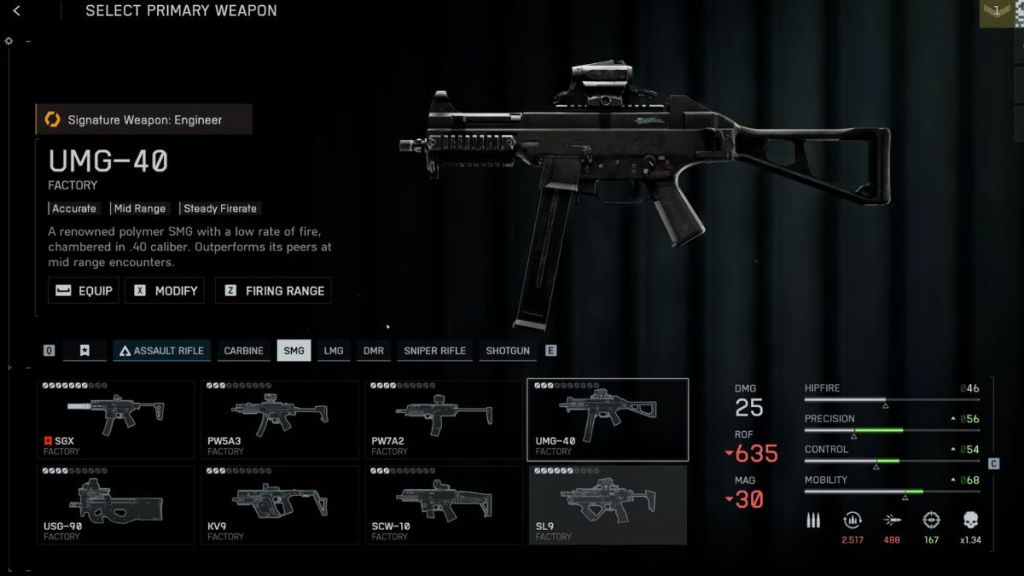Open the Sniper Rifle category
Viewport: 1024px width, 576px height.
point(434,351)
